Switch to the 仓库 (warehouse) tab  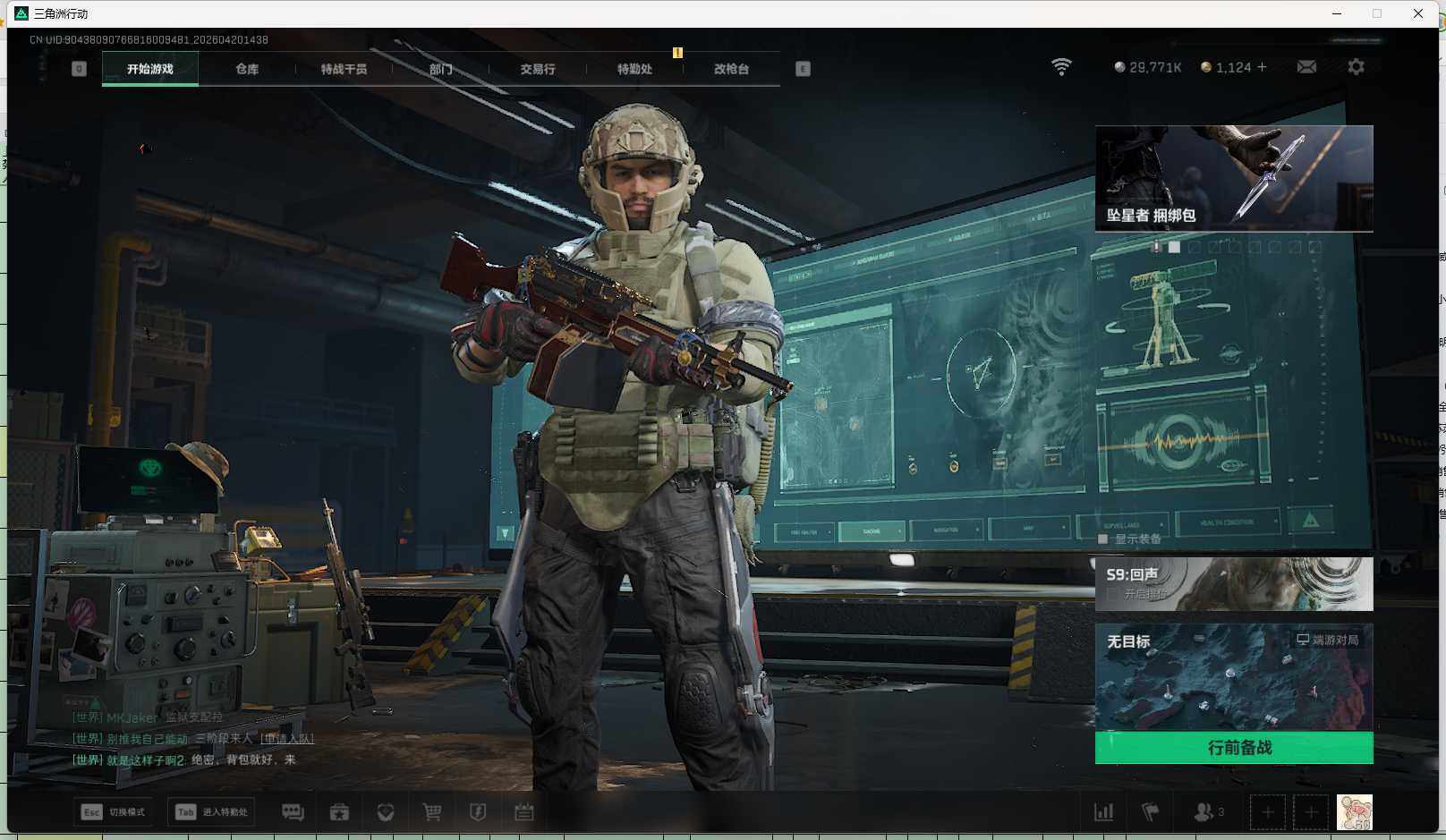(247, 69)
